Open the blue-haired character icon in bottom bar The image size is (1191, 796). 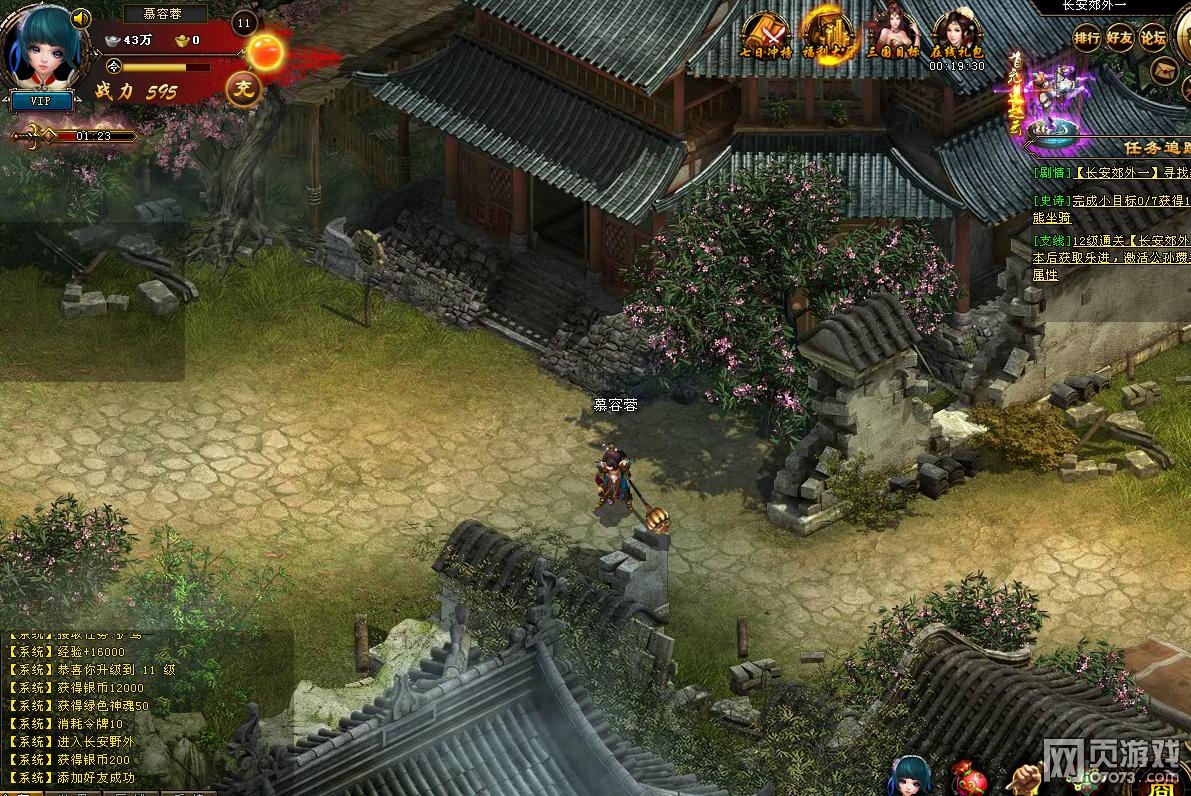[910, 776]
